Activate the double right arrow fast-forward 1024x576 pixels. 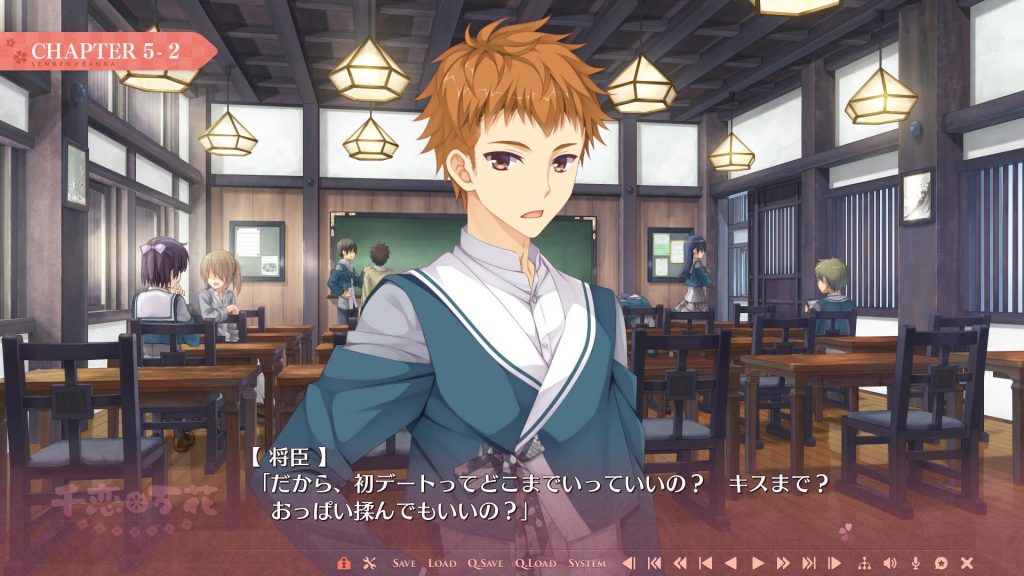tap(783, 563)
